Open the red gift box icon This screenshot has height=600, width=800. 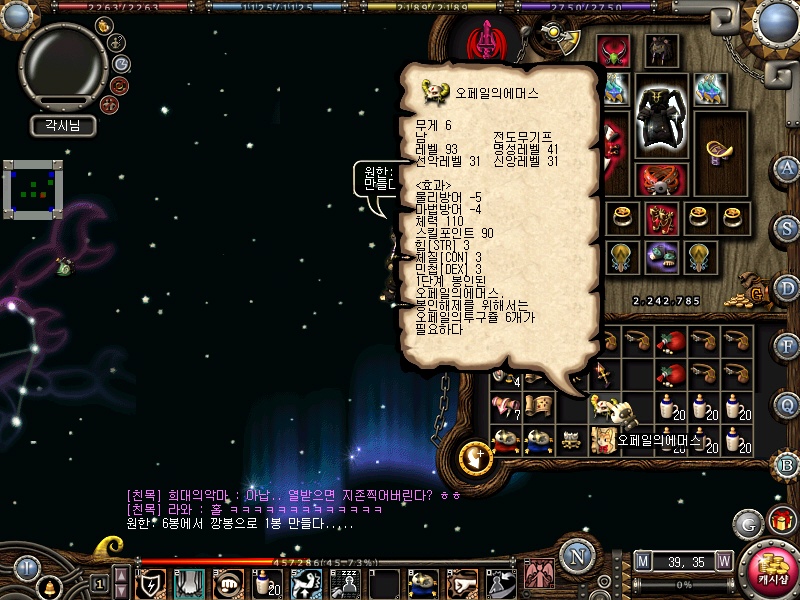(781, 522)
